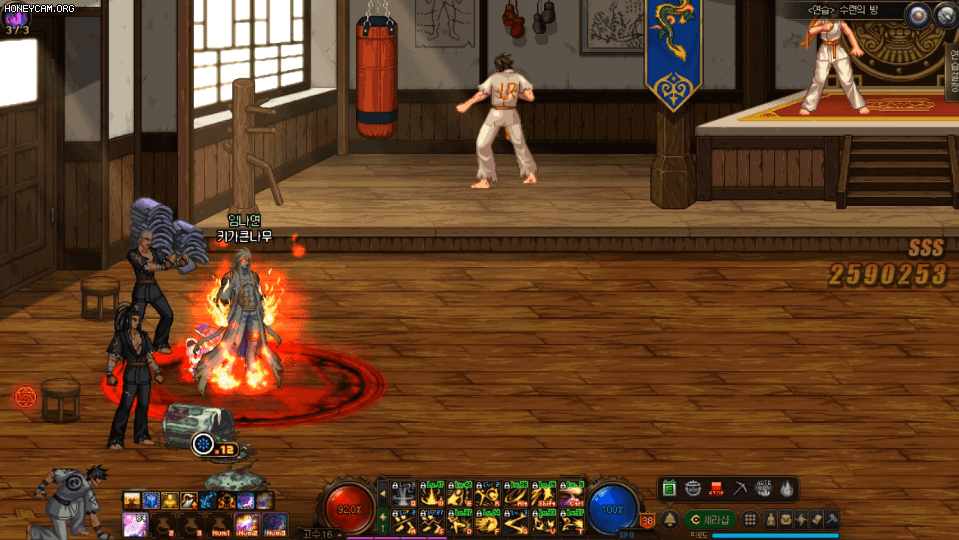Open the green notebook menu icon
The width and height of the screenshot is (959, 540).
tap(669, 489)
